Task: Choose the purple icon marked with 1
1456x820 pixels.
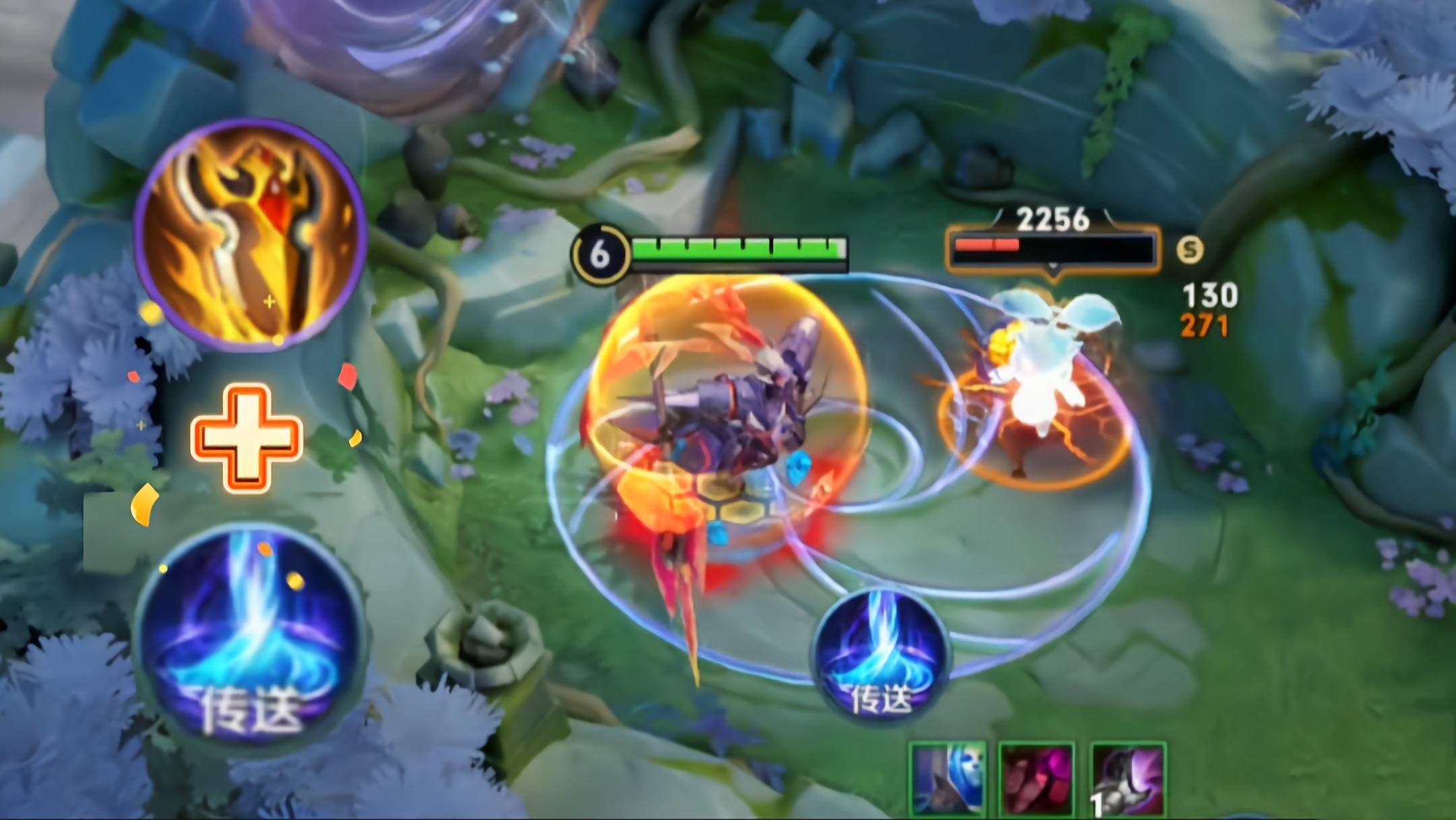Action: pyautogui.click(x=1127, y=780)
